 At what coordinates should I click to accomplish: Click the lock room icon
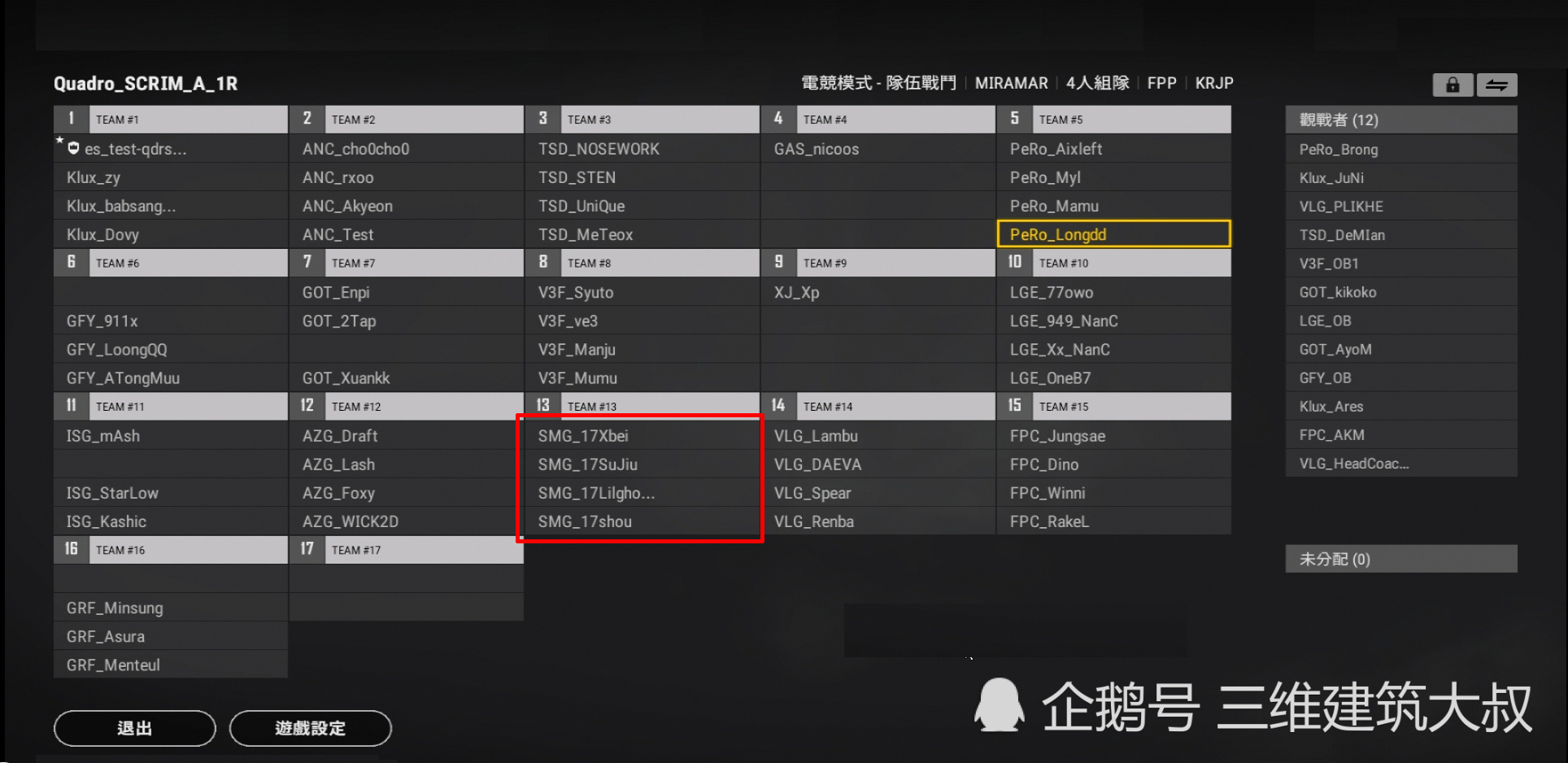click(1453, 85)
